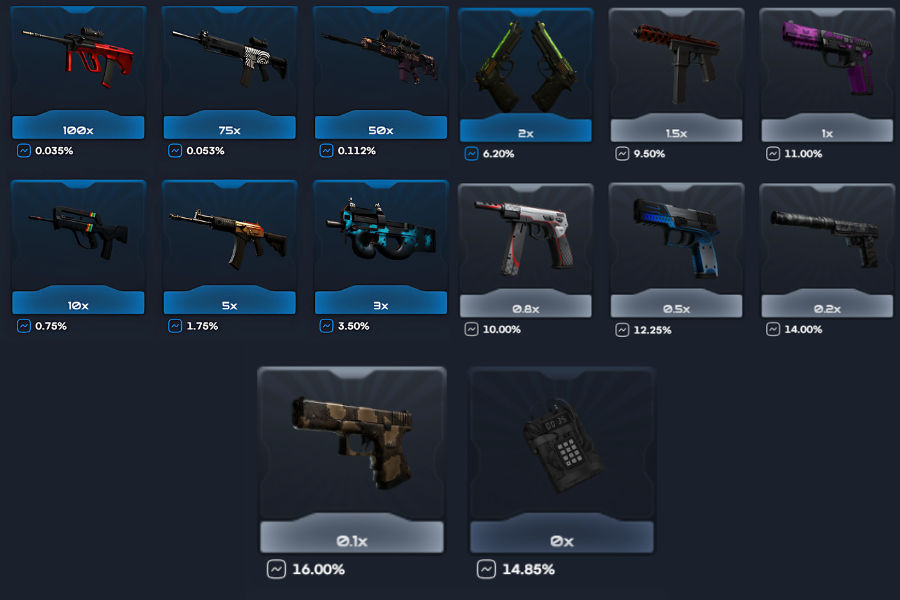Click the chart icon beside 1.75%
900x600 pixels.
(175, 326)
